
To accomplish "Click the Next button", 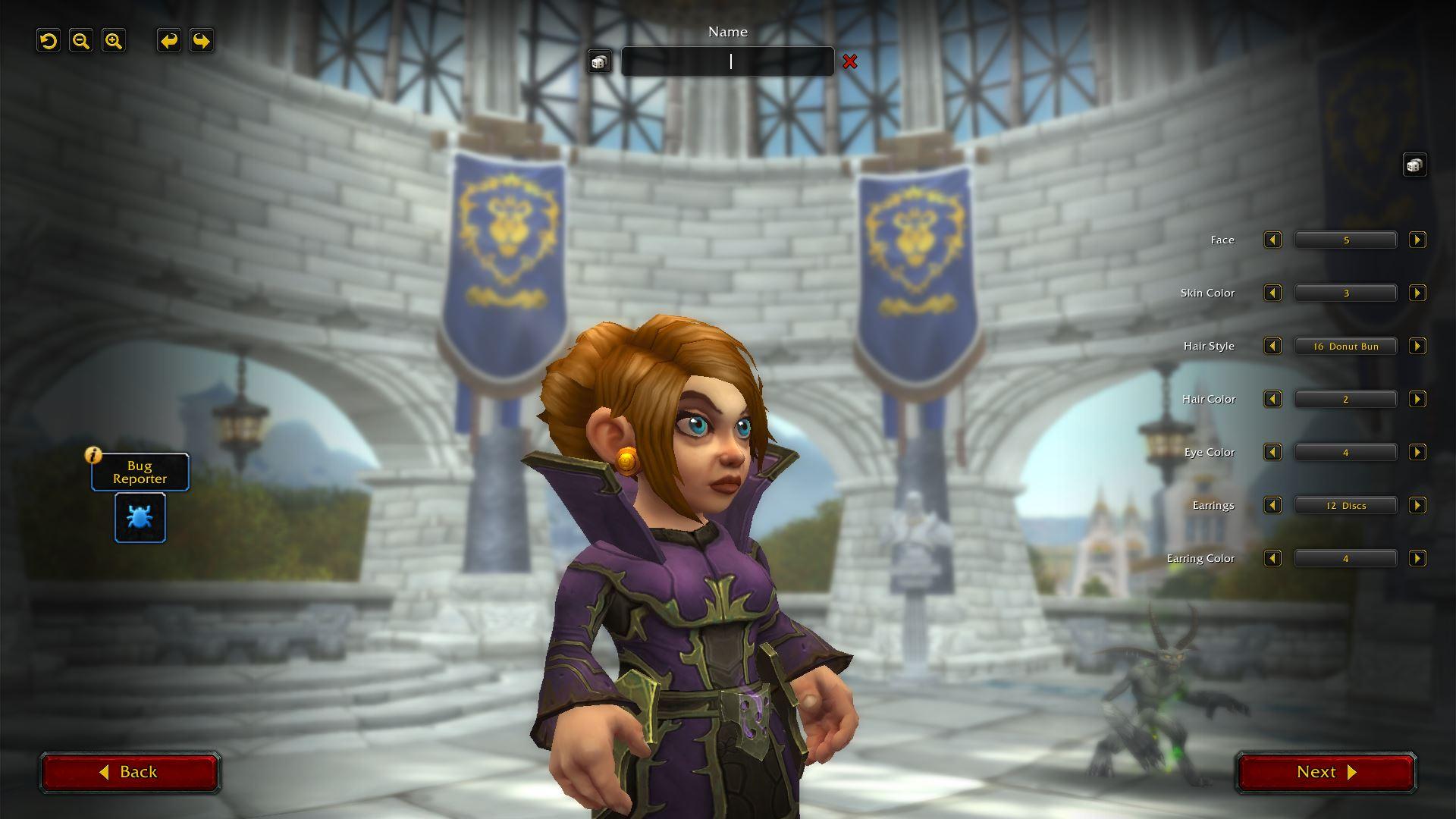I will coord(1325,772).
